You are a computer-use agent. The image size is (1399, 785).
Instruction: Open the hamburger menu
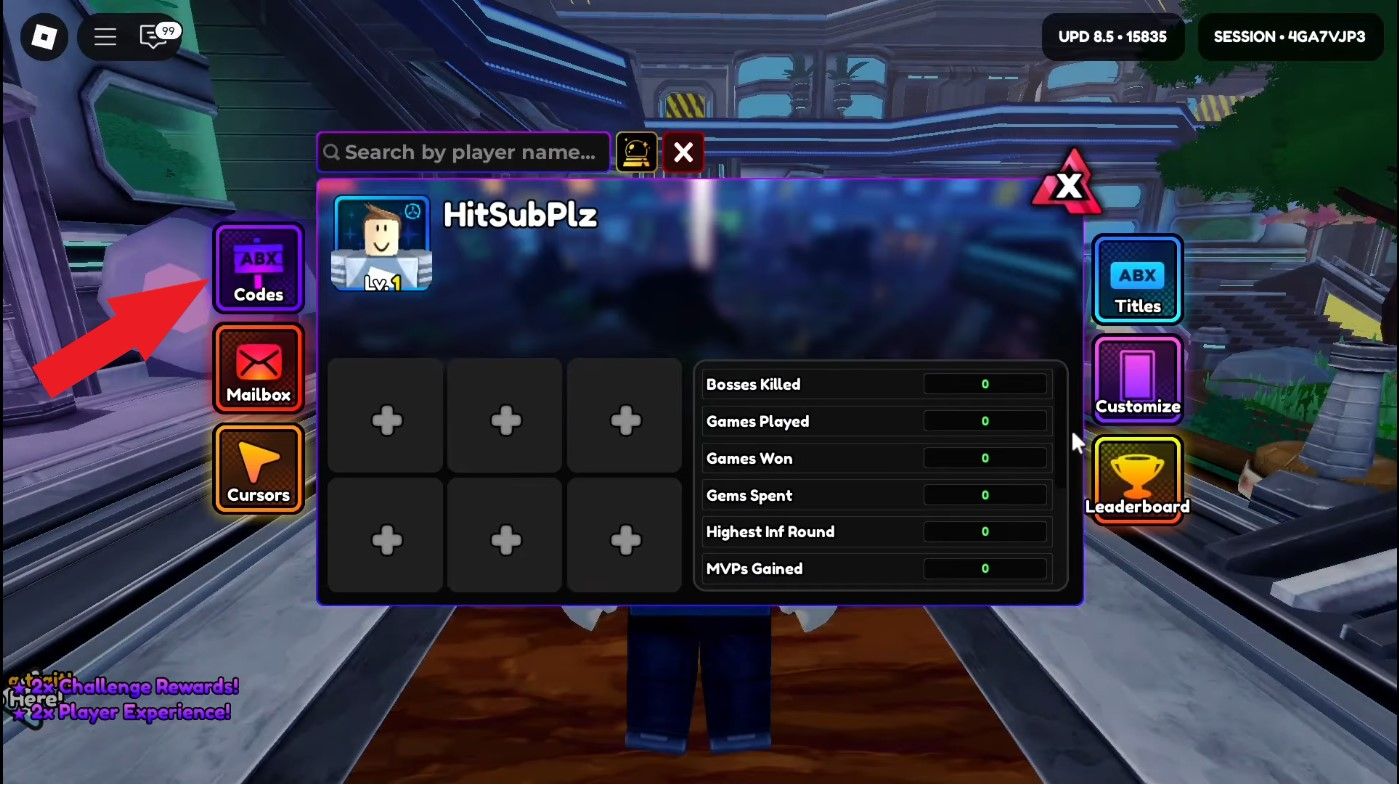tap(103, 37)
